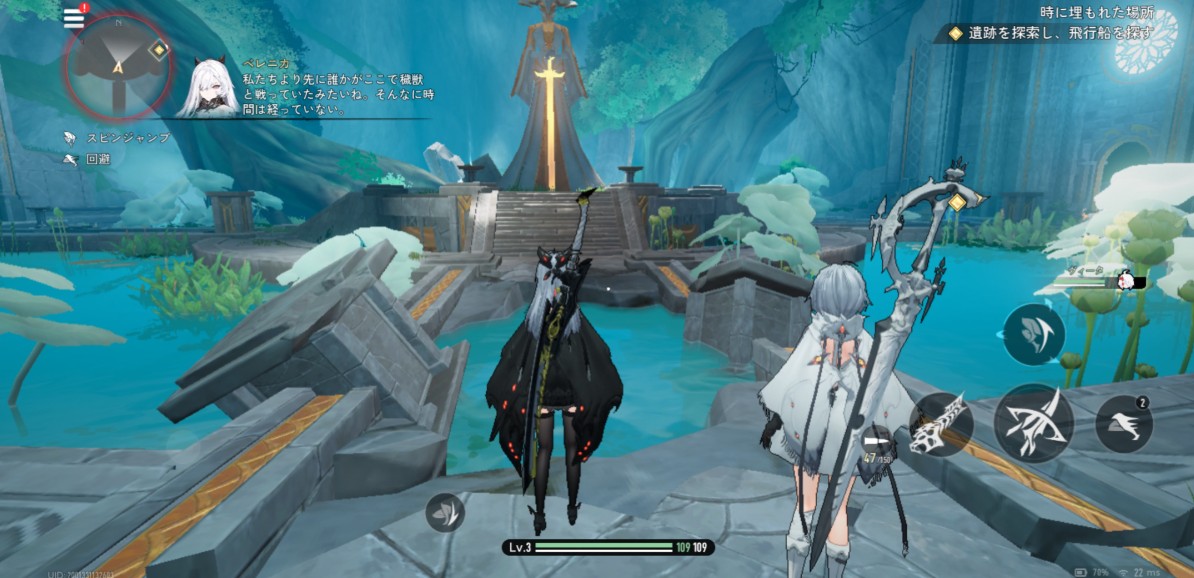Use the main bow attack button
The height and width of the screenshot is (578, 1194).
click(1033, 423)
